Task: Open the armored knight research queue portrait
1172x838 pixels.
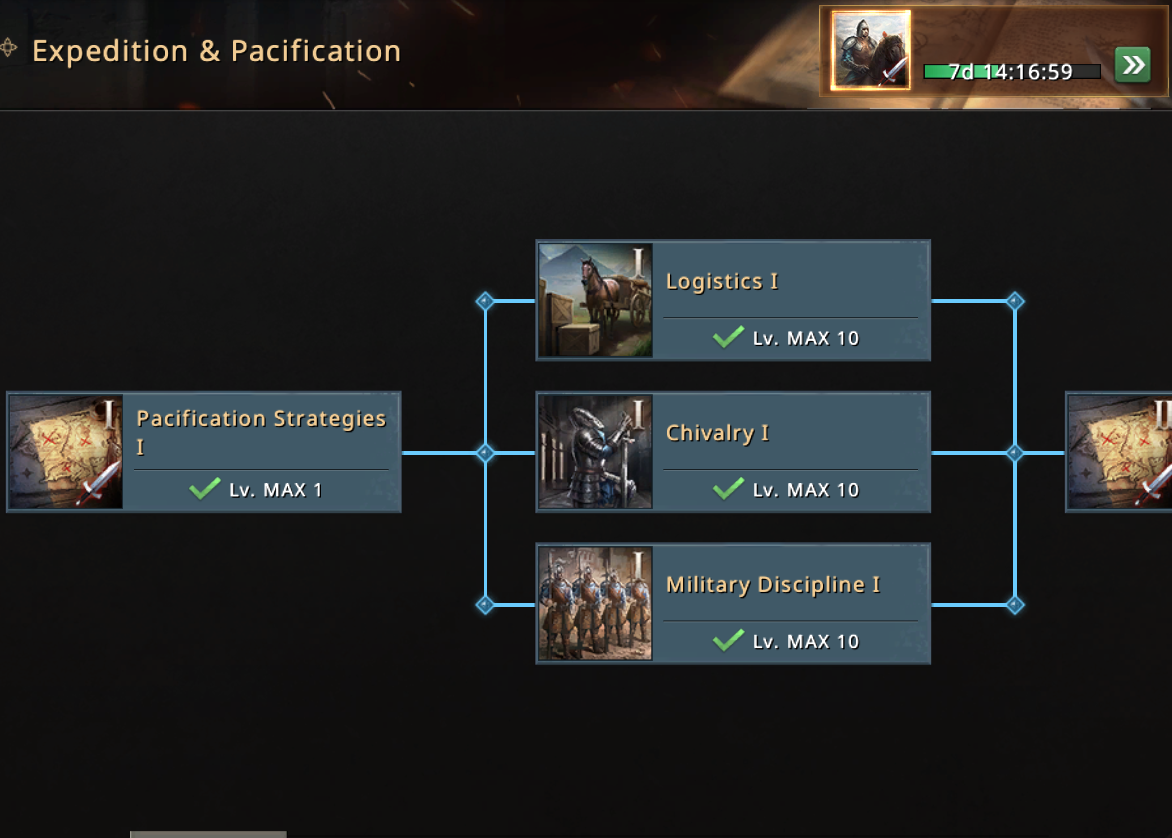Action: [x=871, y=50]
